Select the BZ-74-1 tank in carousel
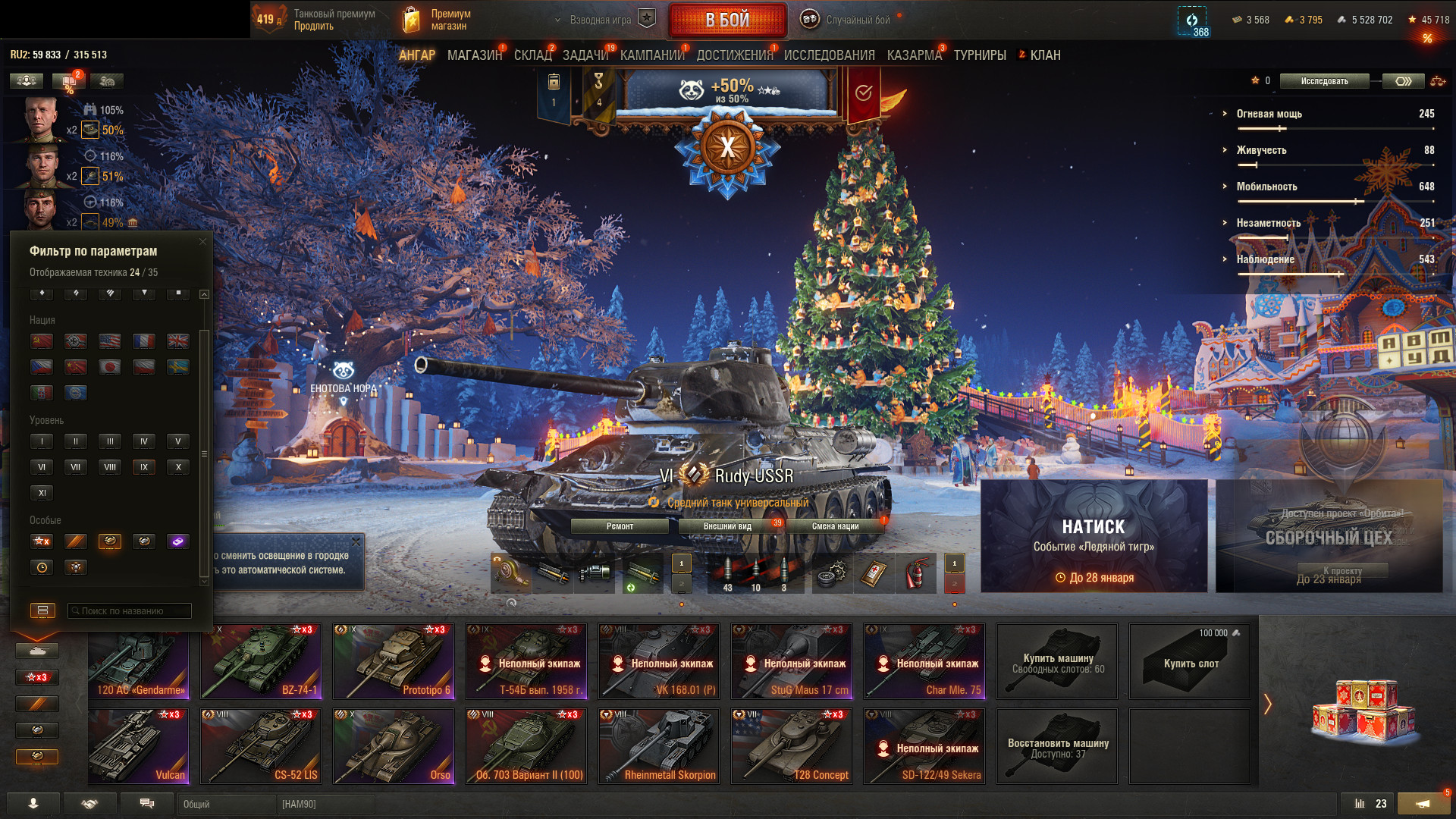Screen dimensions: 1456x819 (261, 661)
